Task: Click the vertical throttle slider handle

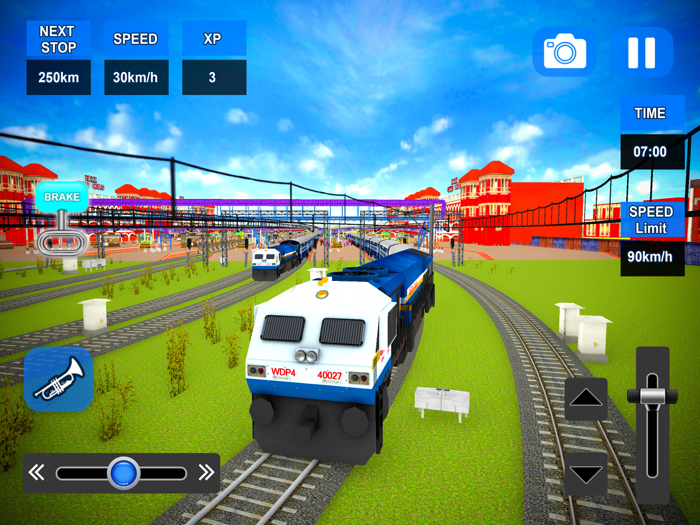Action: (x=652, y=395)
